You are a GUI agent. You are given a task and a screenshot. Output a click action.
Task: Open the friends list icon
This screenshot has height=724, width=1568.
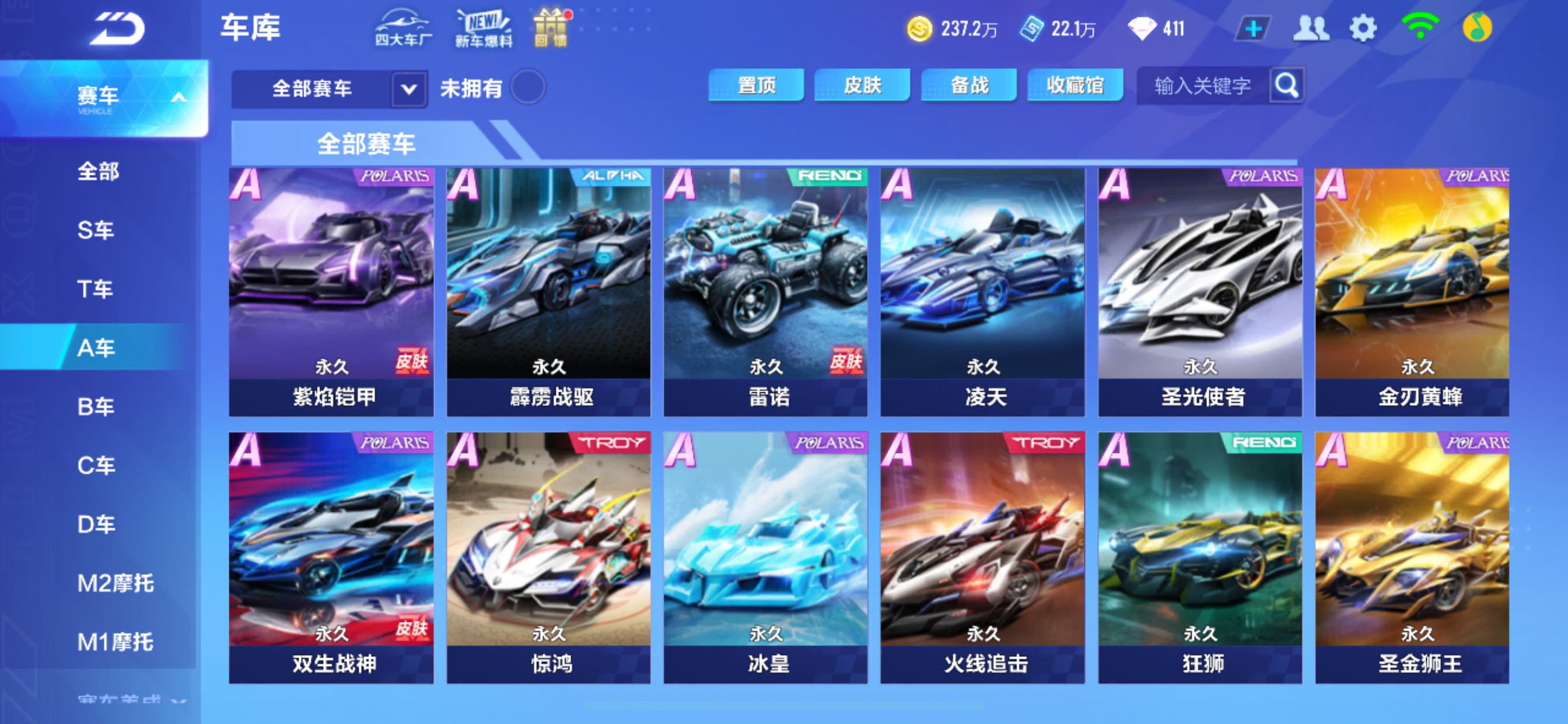(x=1311, y=27)
